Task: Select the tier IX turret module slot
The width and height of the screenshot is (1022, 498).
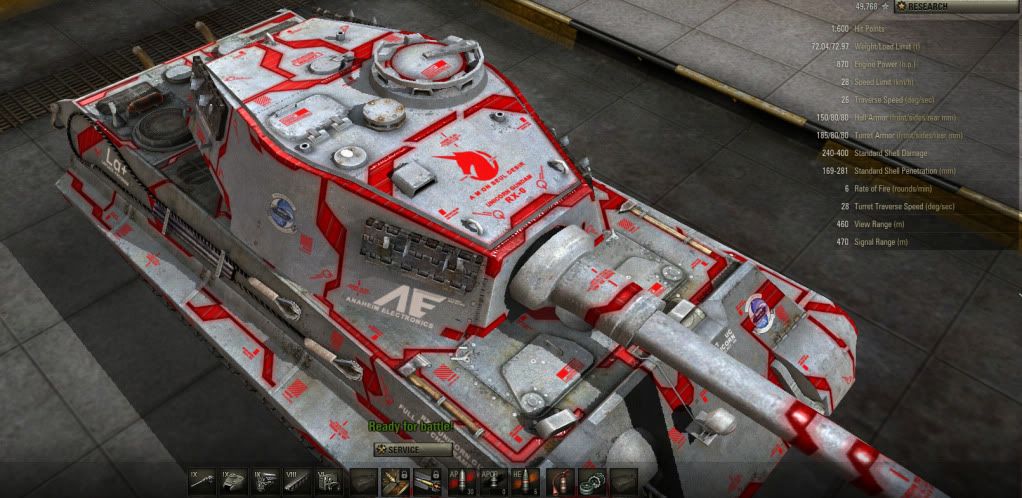Action: (233, 482)
